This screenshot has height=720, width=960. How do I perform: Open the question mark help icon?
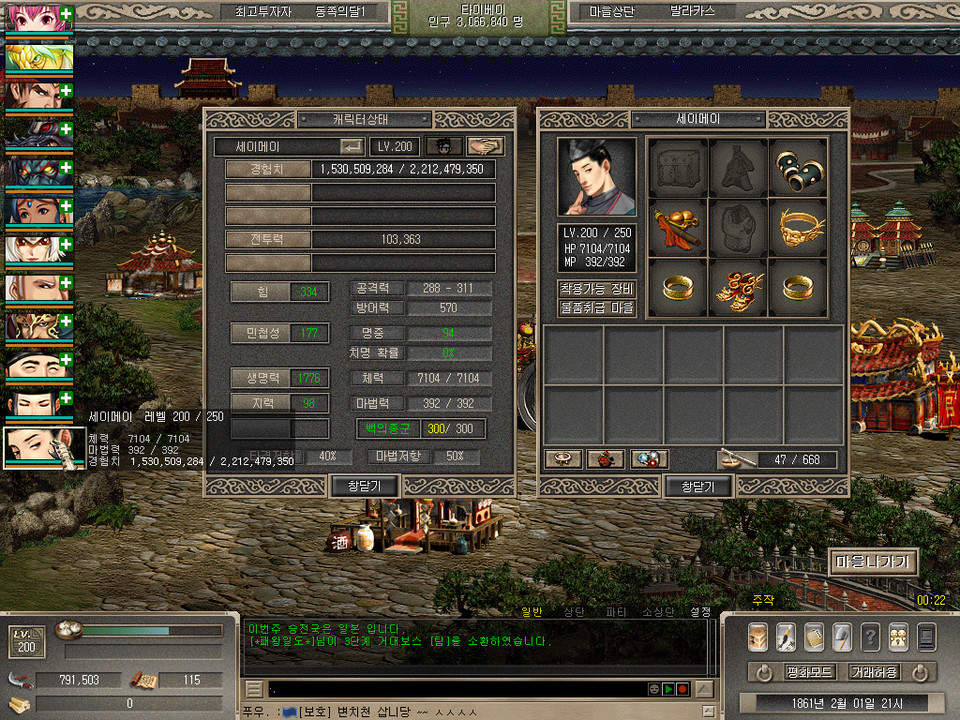tap(871, 637)
